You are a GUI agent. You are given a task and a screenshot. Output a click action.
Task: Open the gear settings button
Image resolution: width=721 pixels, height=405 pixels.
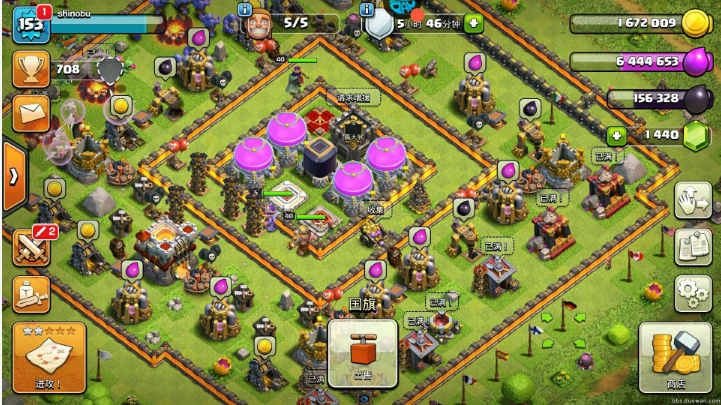coord(692,292)
